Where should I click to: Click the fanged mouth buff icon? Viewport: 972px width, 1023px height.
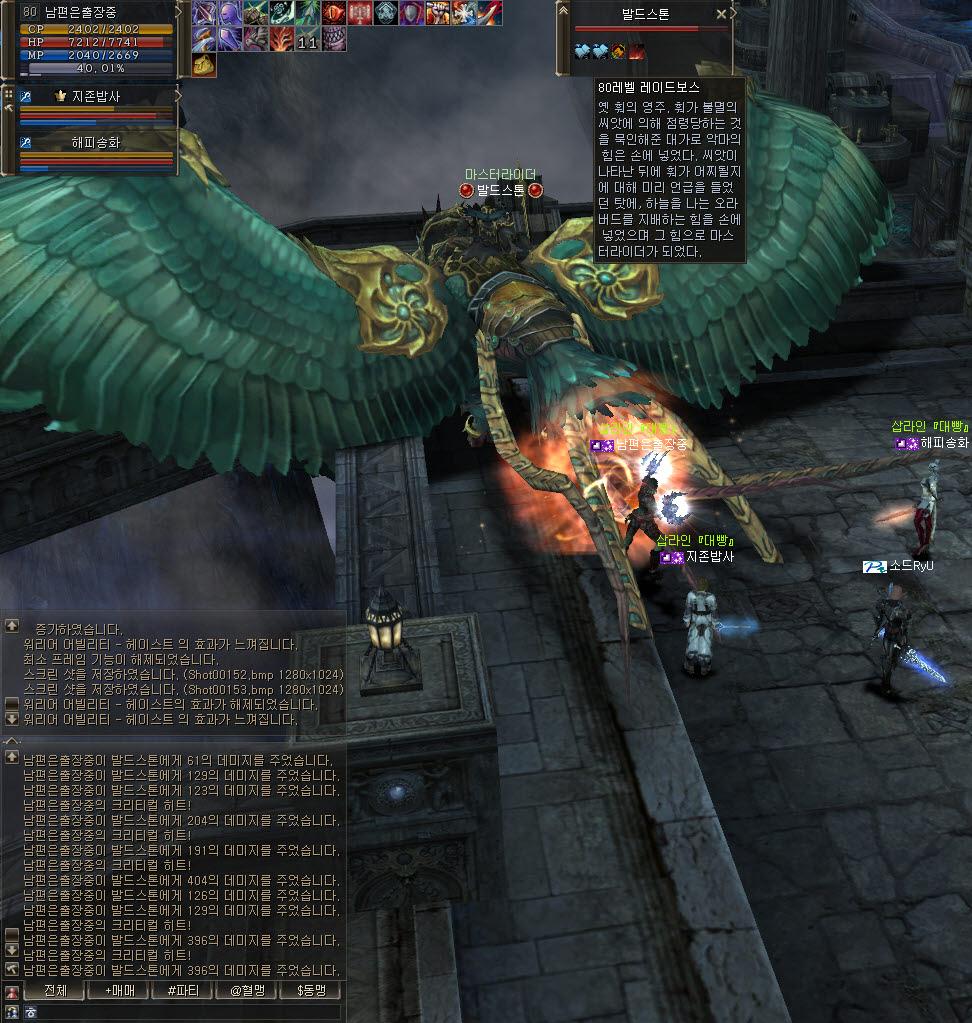pyautogui.click(x=334, y=40)
